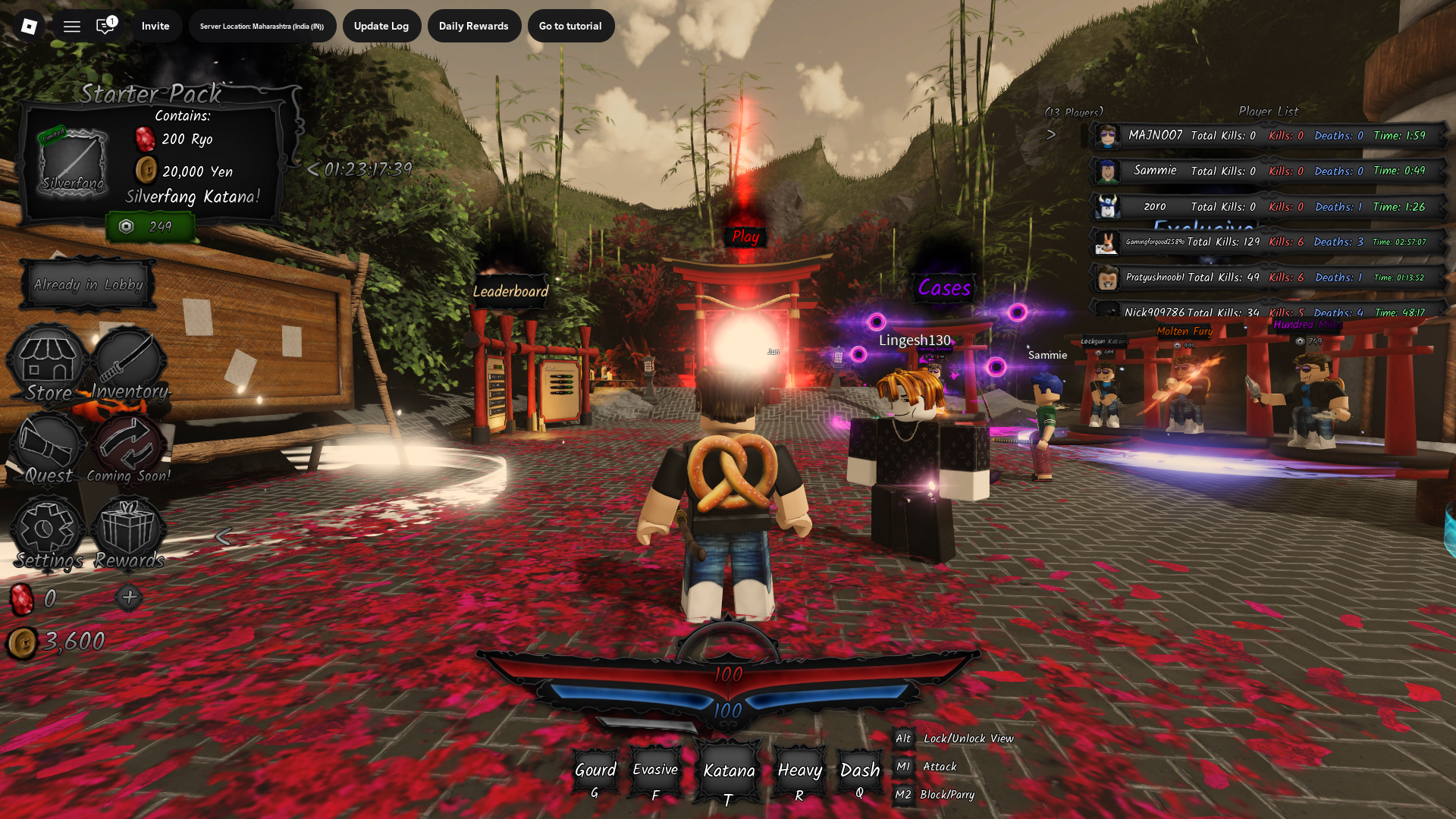1456x819 pixels.
Task: Click the Already in Lobby button
Action: (88, 285)
